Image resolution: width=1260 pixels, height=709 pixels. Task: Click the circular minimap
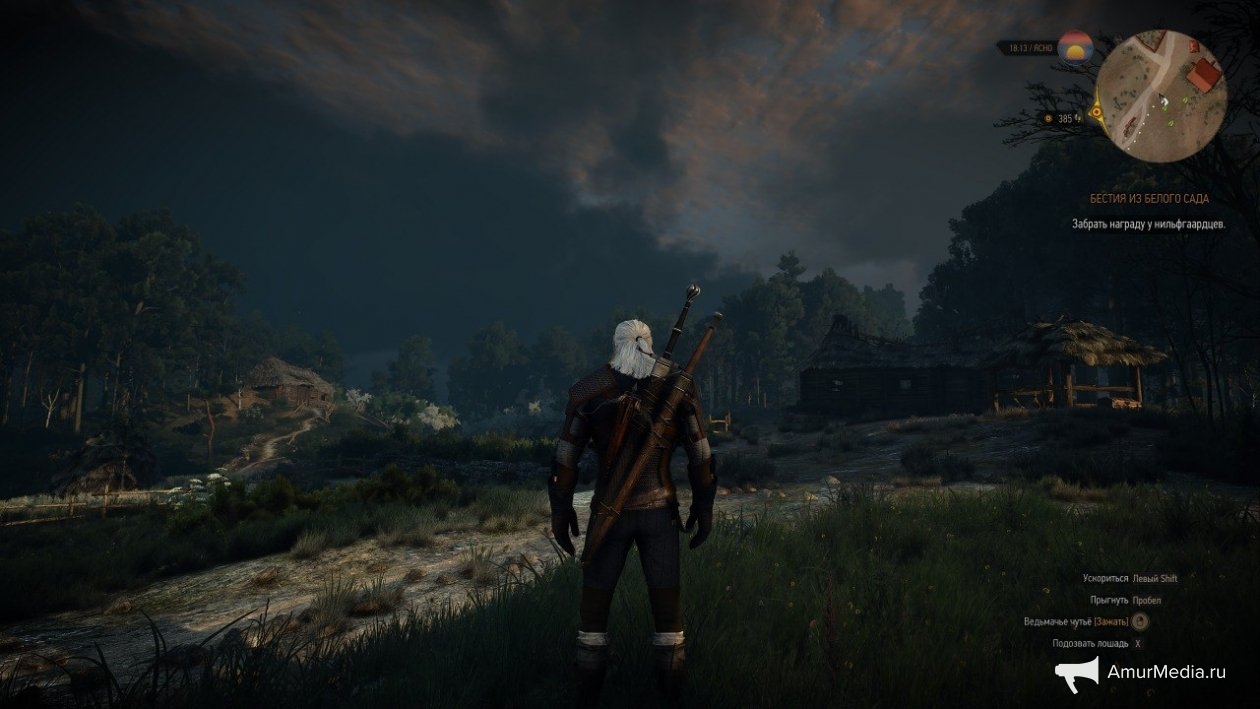[1162, 91]
